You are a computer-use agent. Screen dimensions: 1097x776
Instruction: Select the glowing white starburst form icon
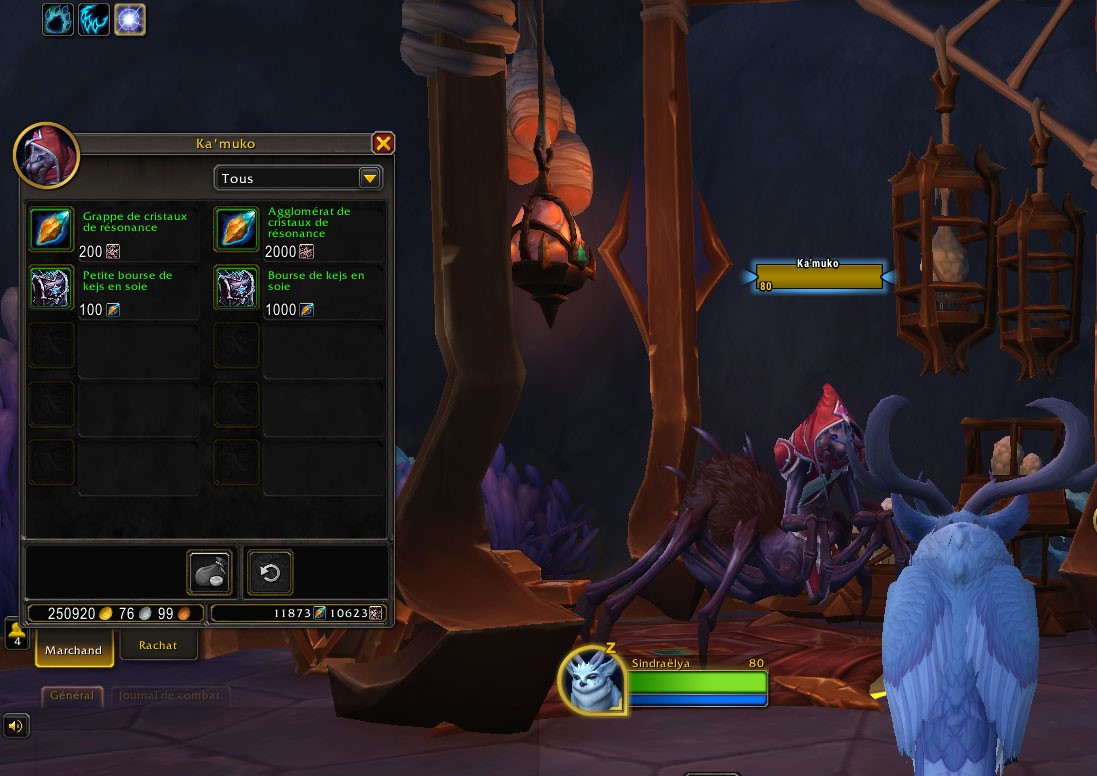(130, 19)
